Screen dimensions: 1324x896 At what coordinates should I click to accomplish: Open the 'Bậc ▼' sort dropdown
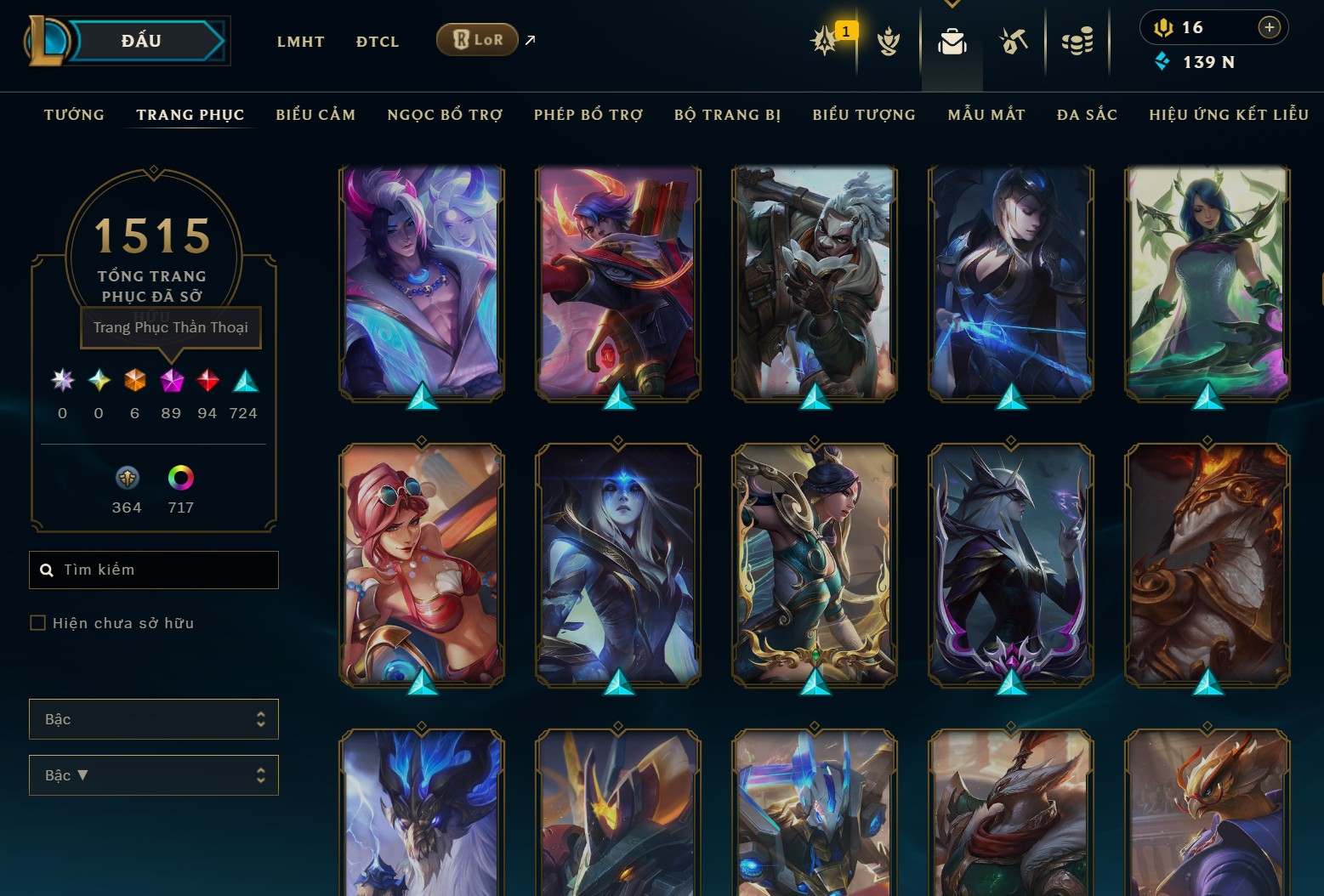click(x=154, y=774)
